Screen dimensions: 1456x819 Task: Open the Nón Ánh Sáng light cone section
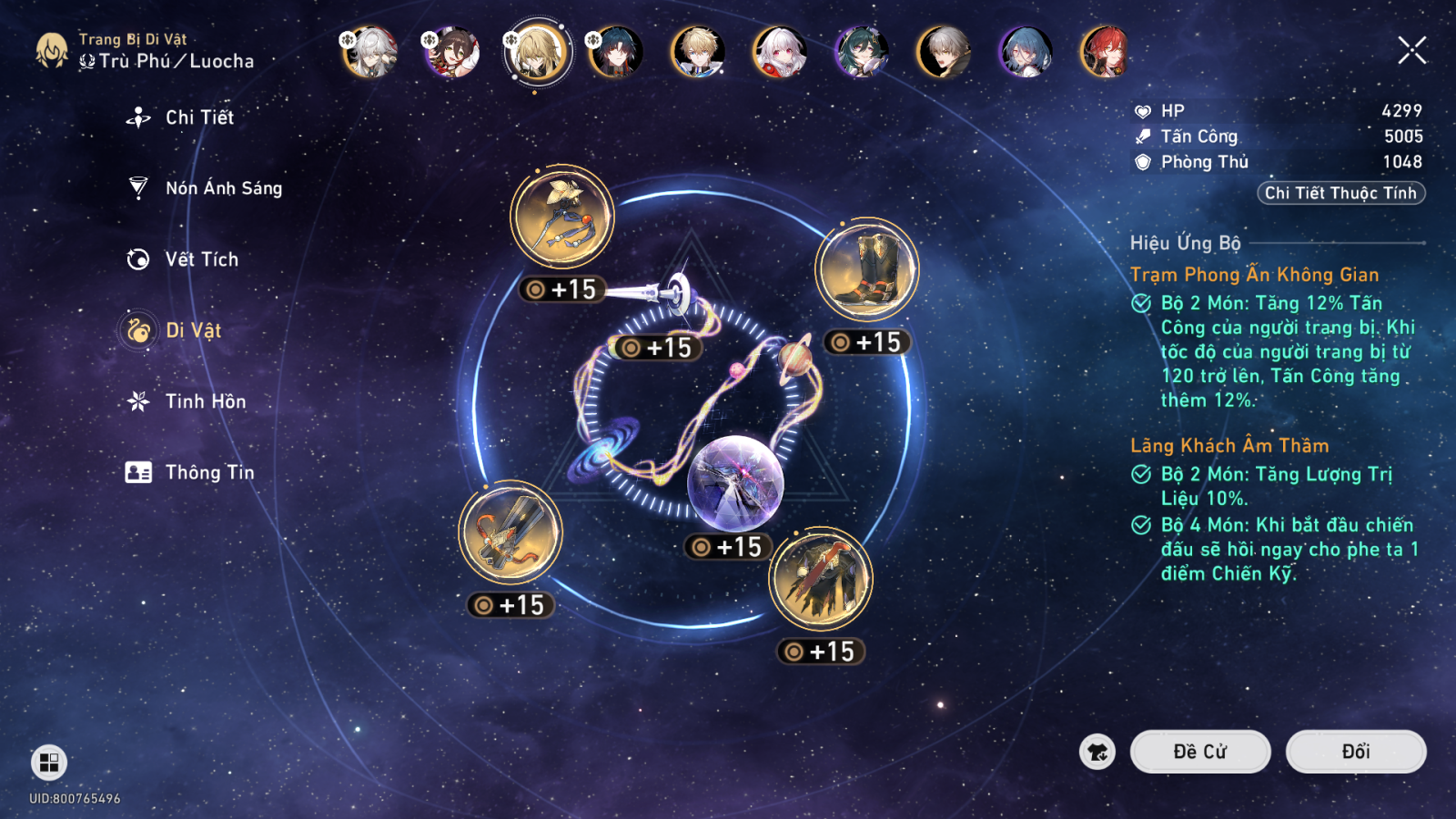[x=223, y=188]
